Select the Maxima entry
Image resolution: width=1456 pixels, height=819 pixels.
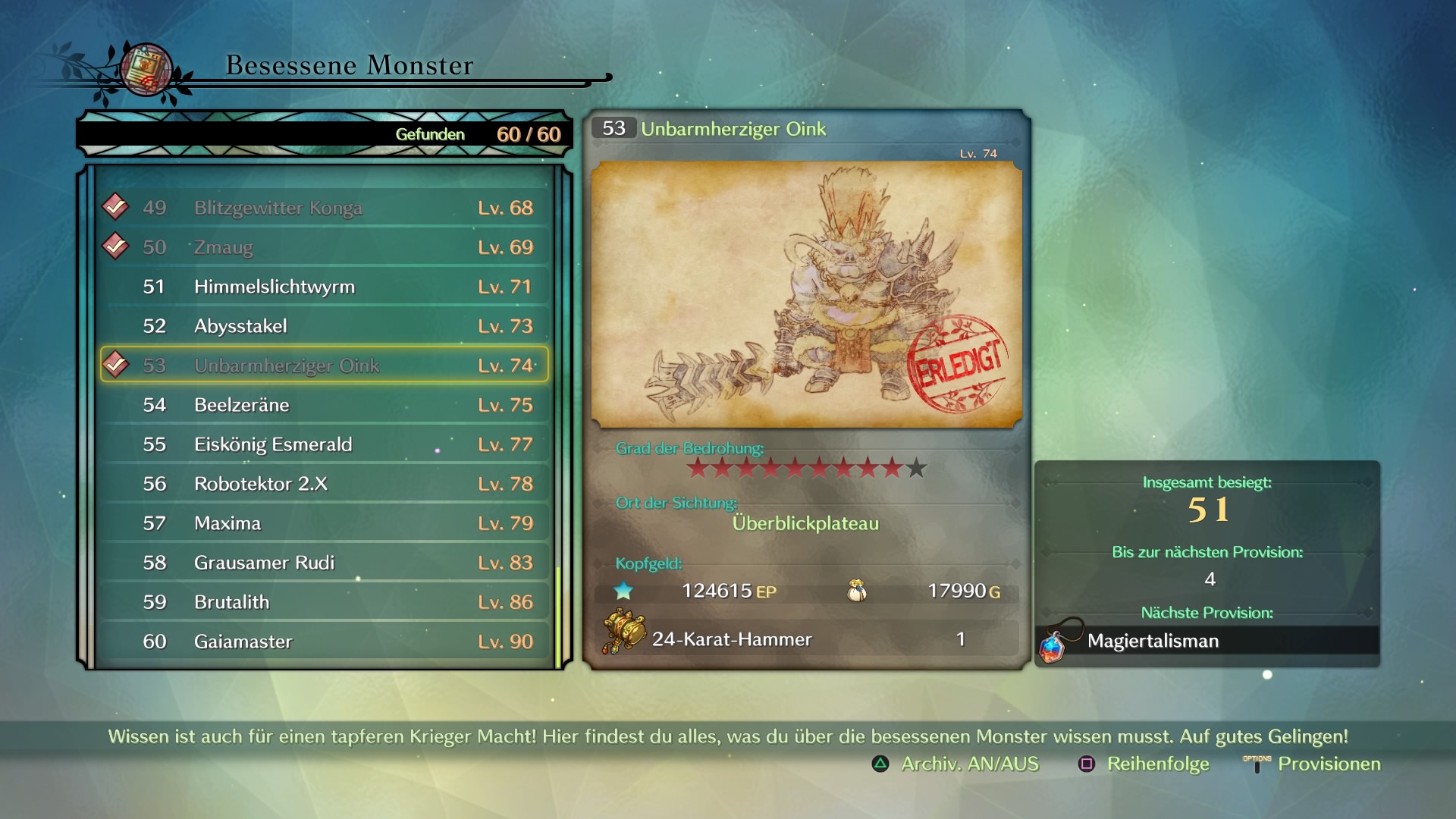(325, 523)
